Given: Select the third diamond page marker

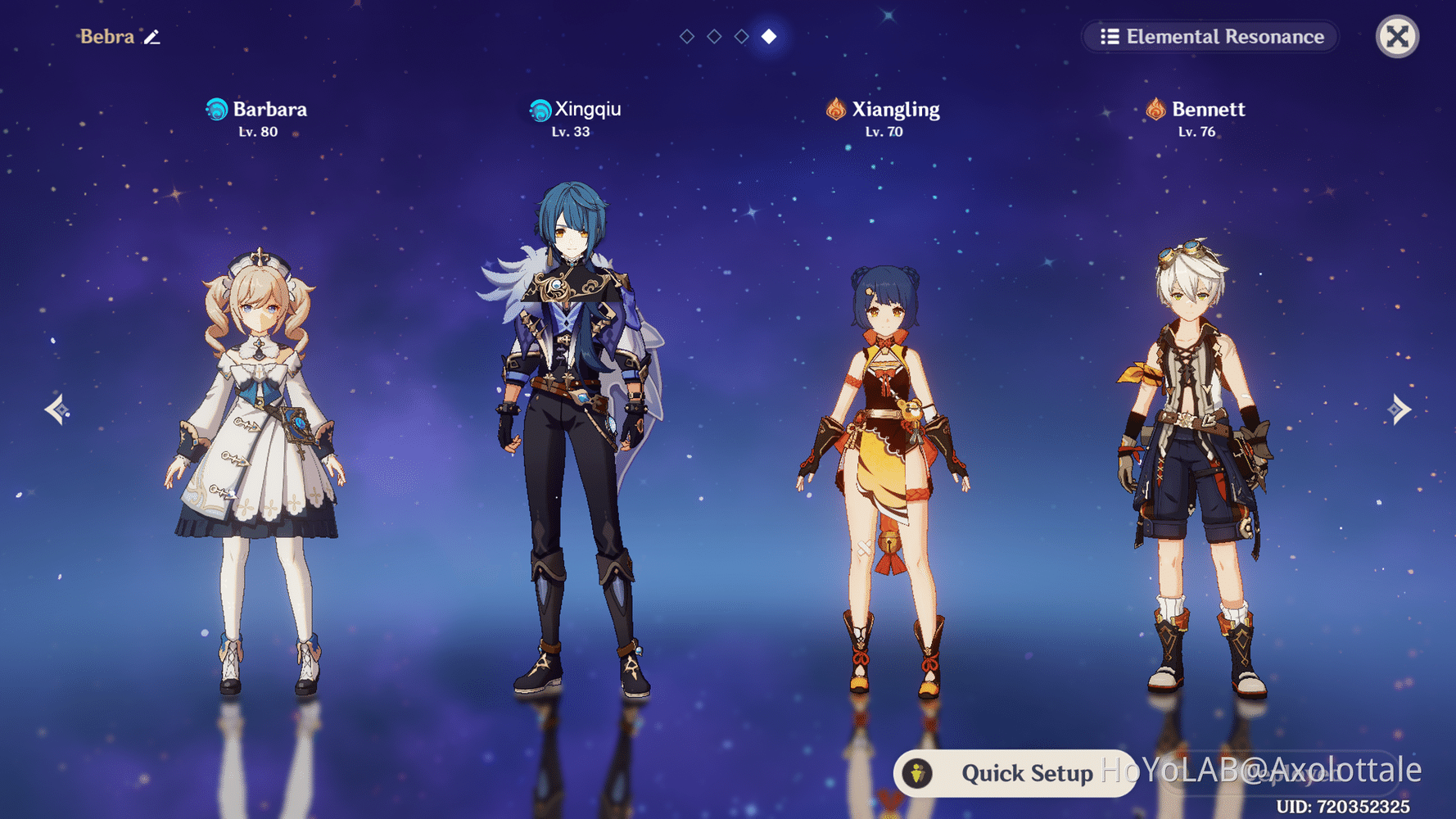Looking at the screenshot, I should point(741,36).
